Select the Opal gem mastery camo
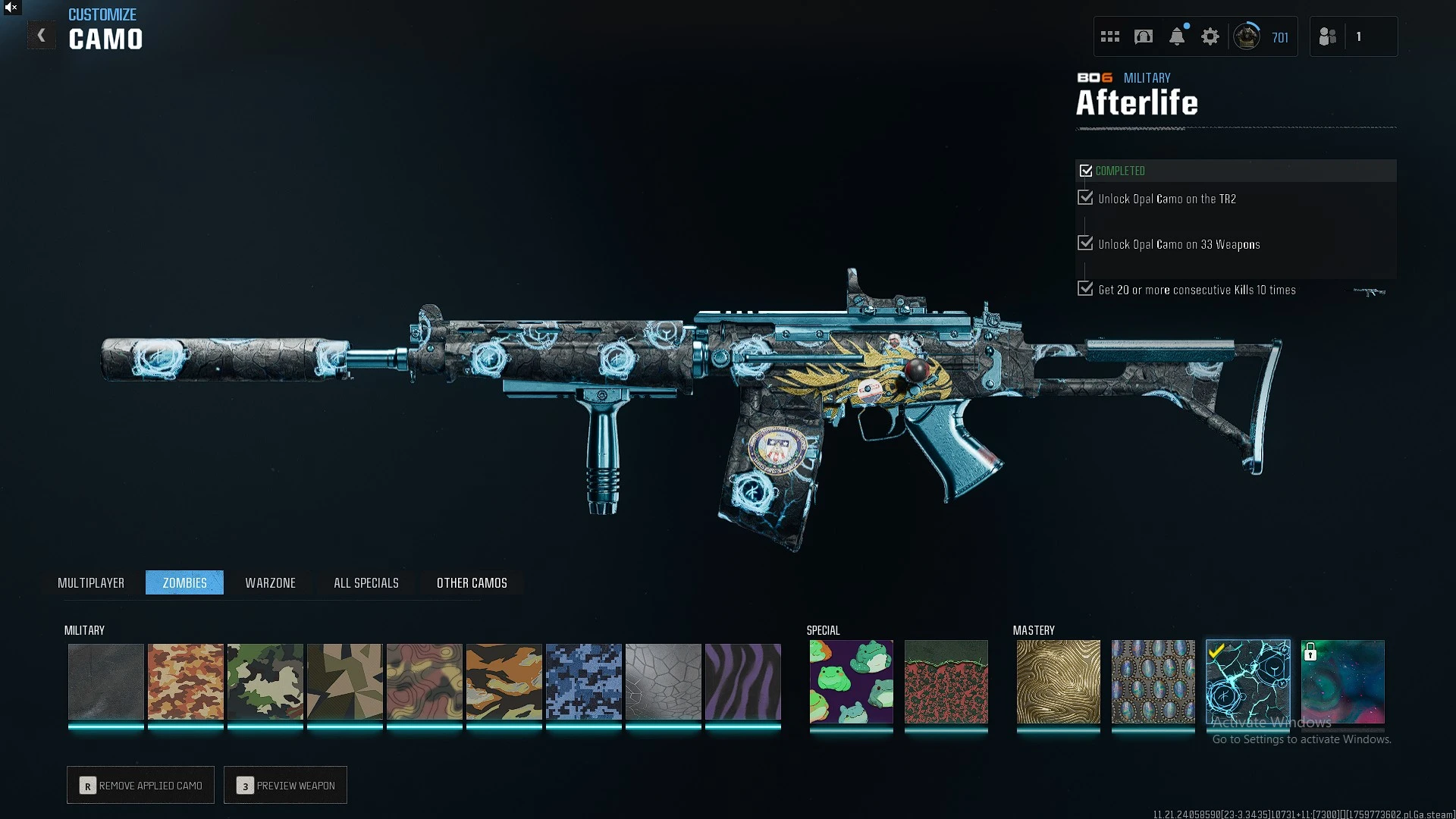 click(1153, 681)
